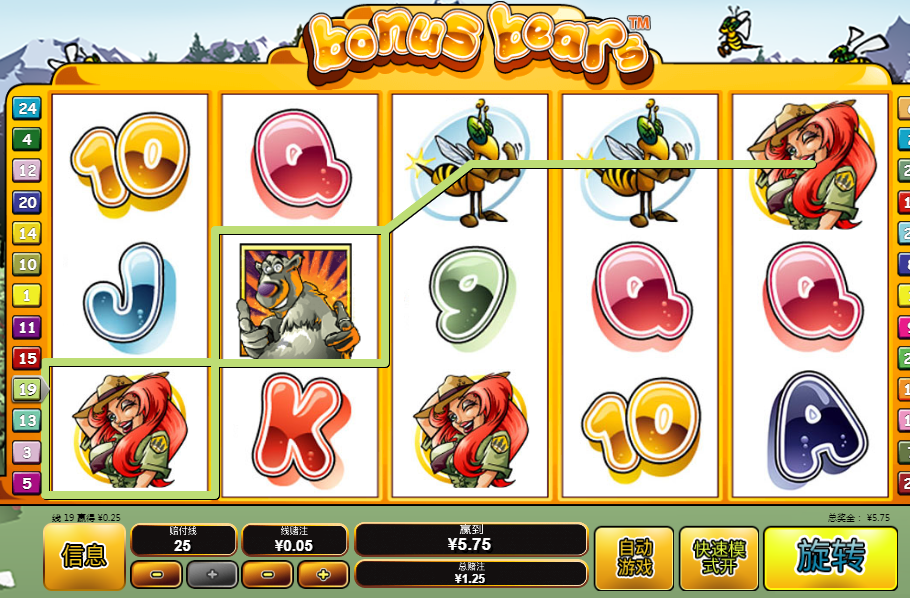Raise the 线赌注 line bet

coord(322,575)
